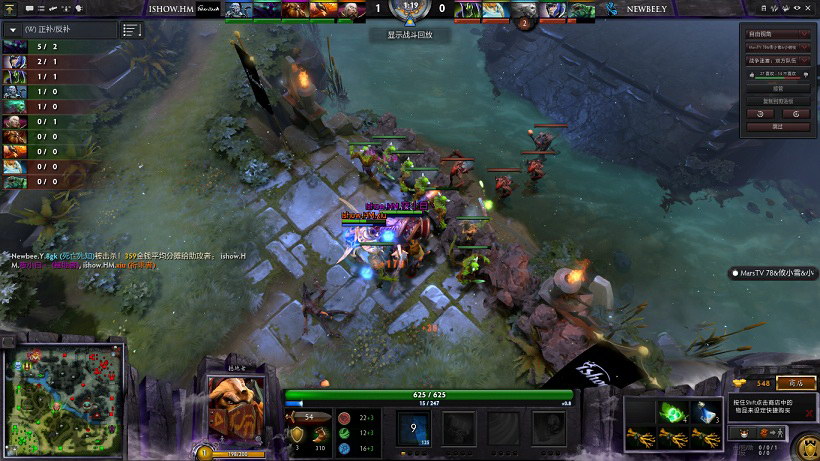Toggle the eye visibility icon in top bar
The width and height of the screenshot is (820, 461).
pos(797,8)
